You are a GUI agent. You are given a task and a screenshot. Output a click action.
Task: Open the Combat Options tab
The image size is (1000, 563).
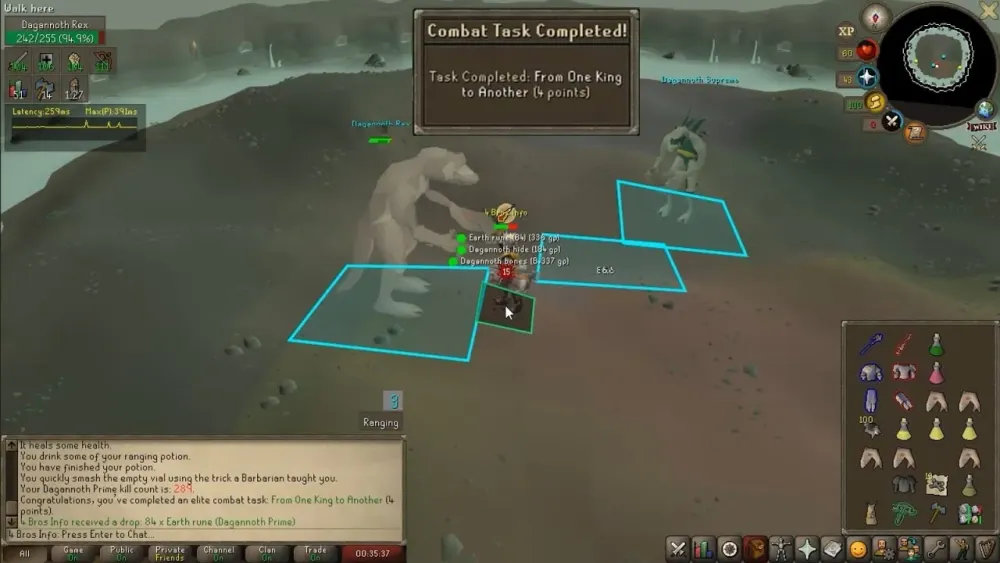(677, 548)
